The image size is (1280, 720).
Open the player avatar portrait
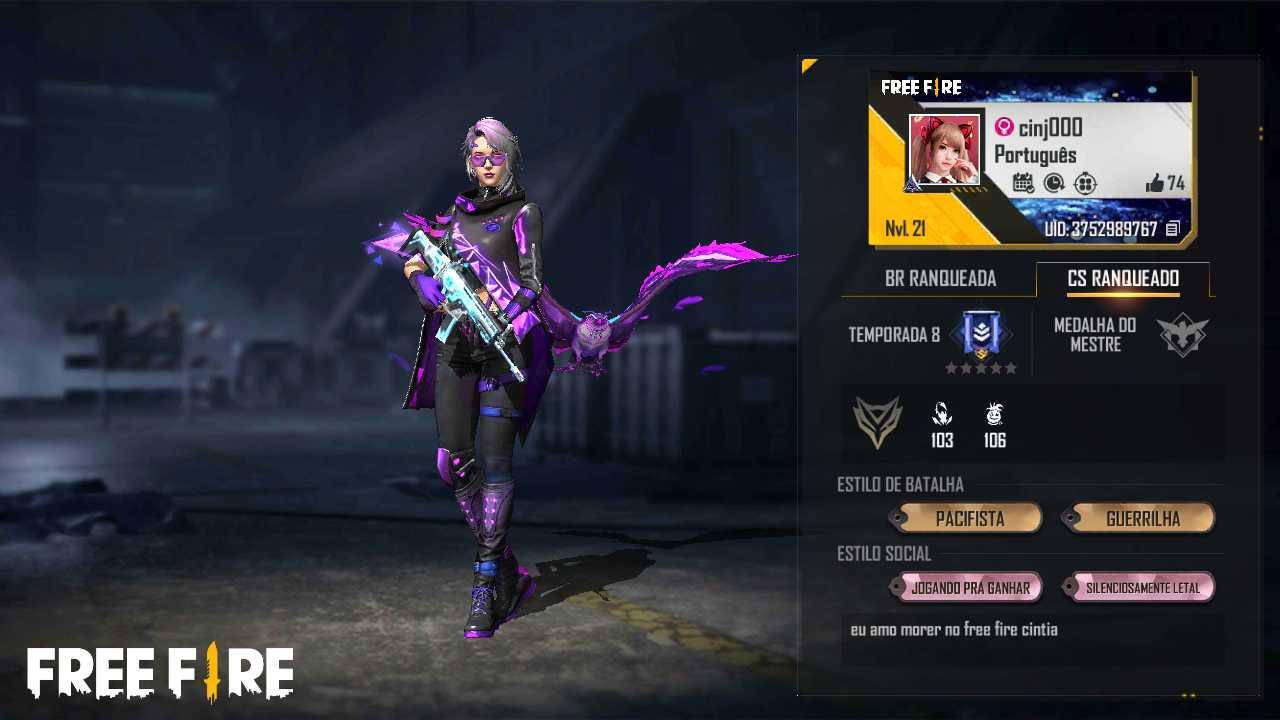944,151
